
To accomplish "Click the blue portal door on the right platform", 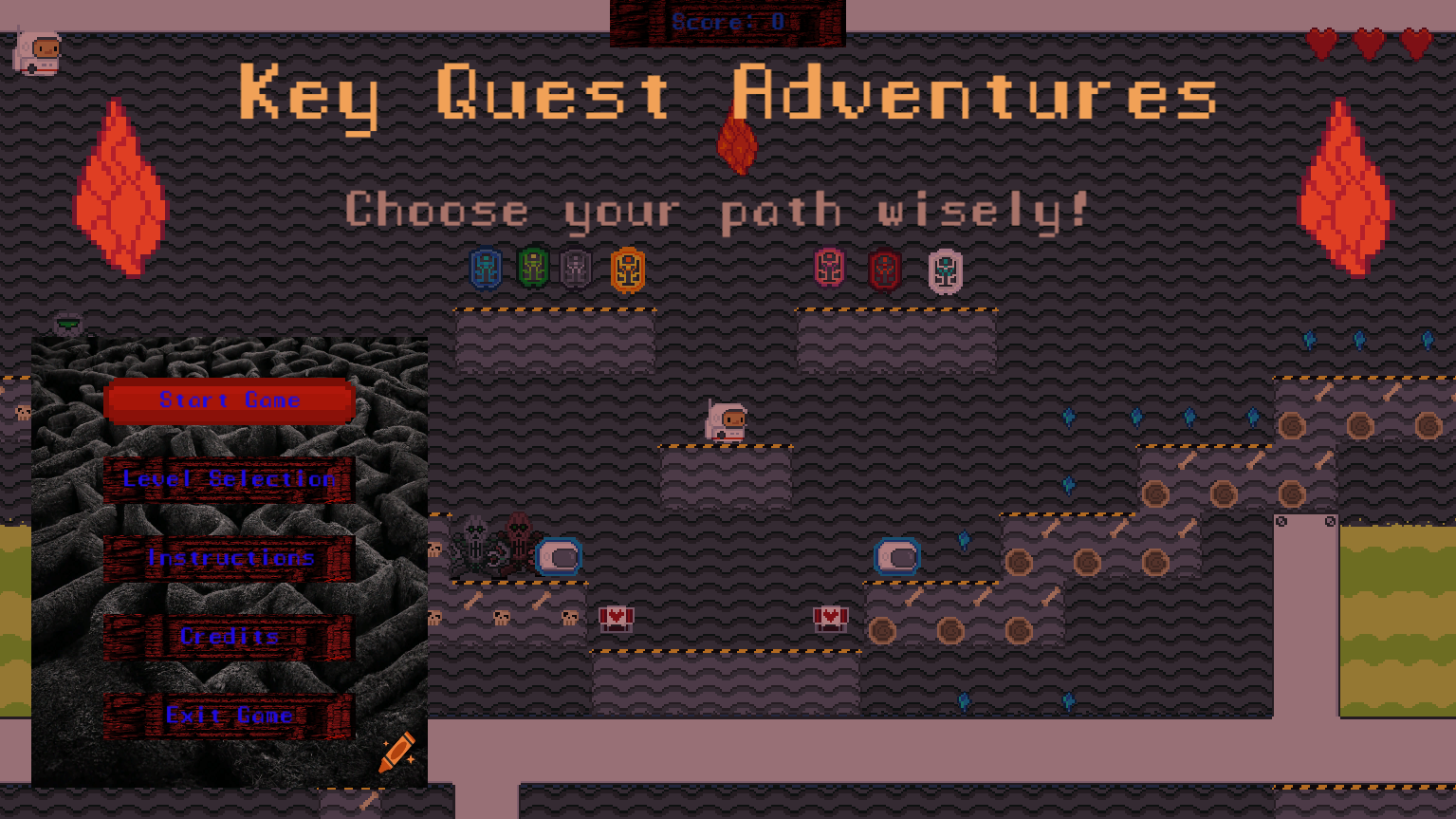I will point(896,556).
